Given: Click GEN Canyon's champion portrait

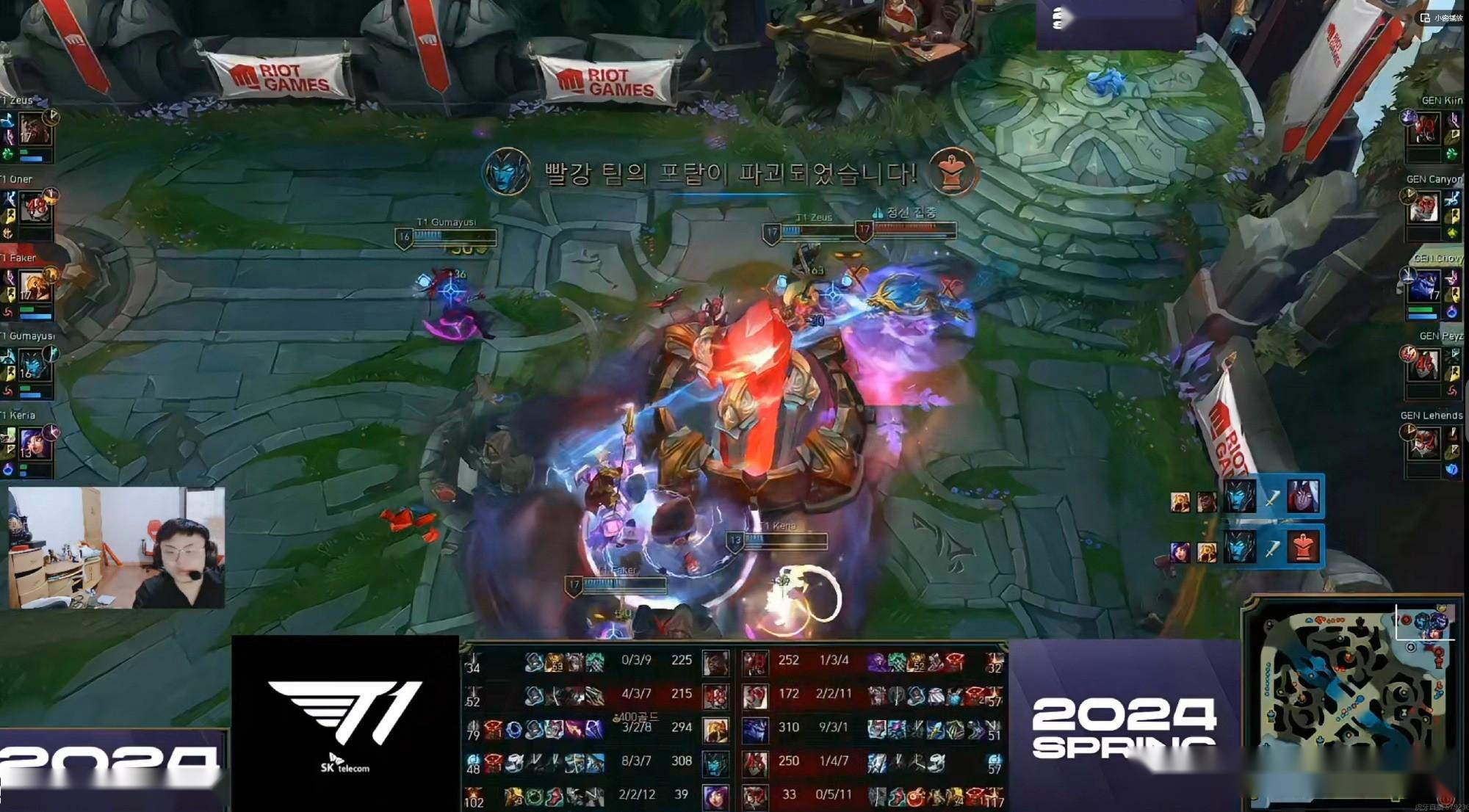Looking at the screenshot, I should pos(1425,209).
